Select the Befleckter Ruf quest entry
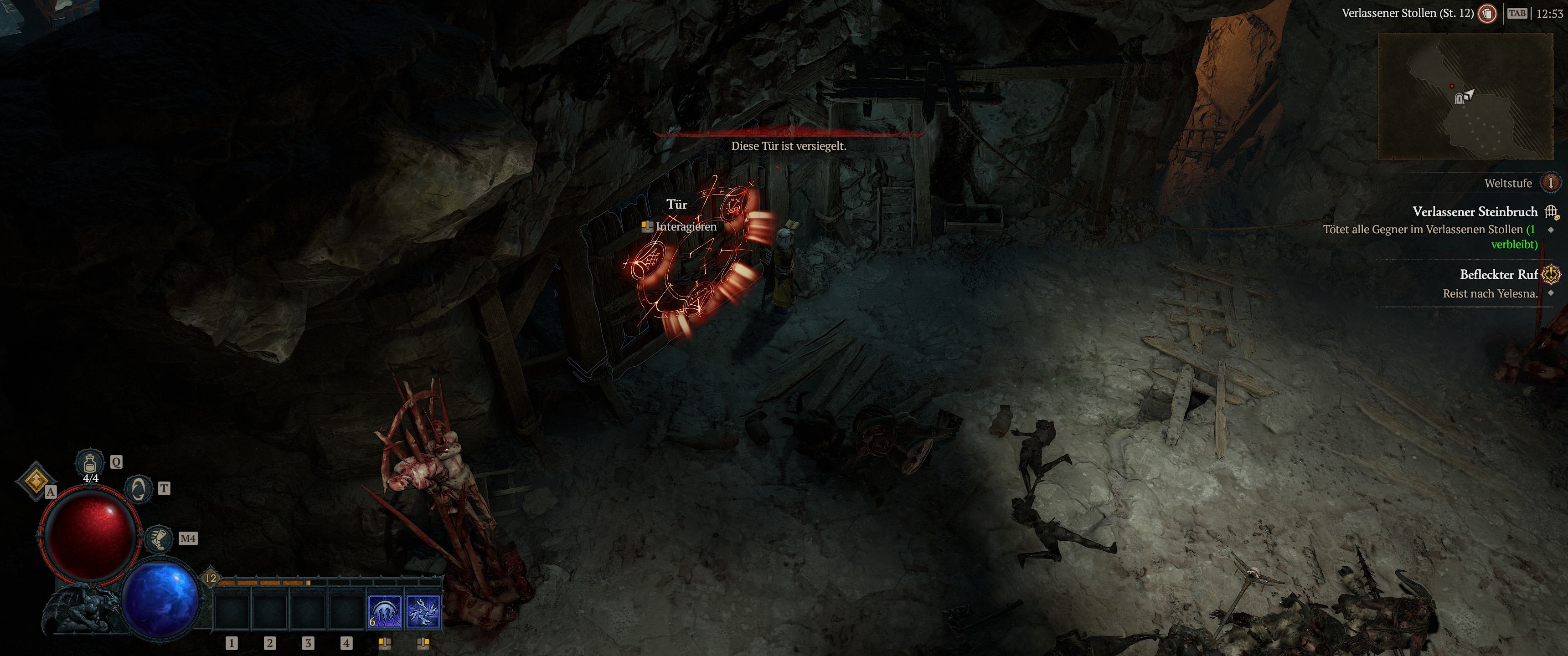The height and width of the screenshot is (656, 1568). pyautogui.click(x=1498, y=274)
